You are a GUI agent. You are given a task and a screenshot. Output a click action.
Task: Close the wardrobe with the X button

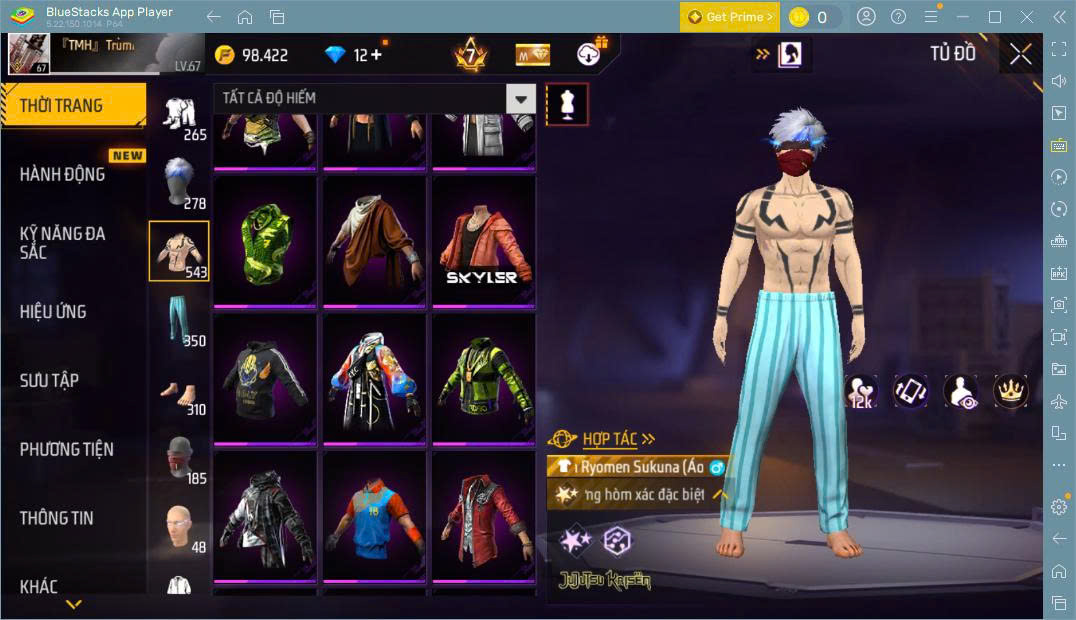pyautogui.click(x=1020, y=54)
